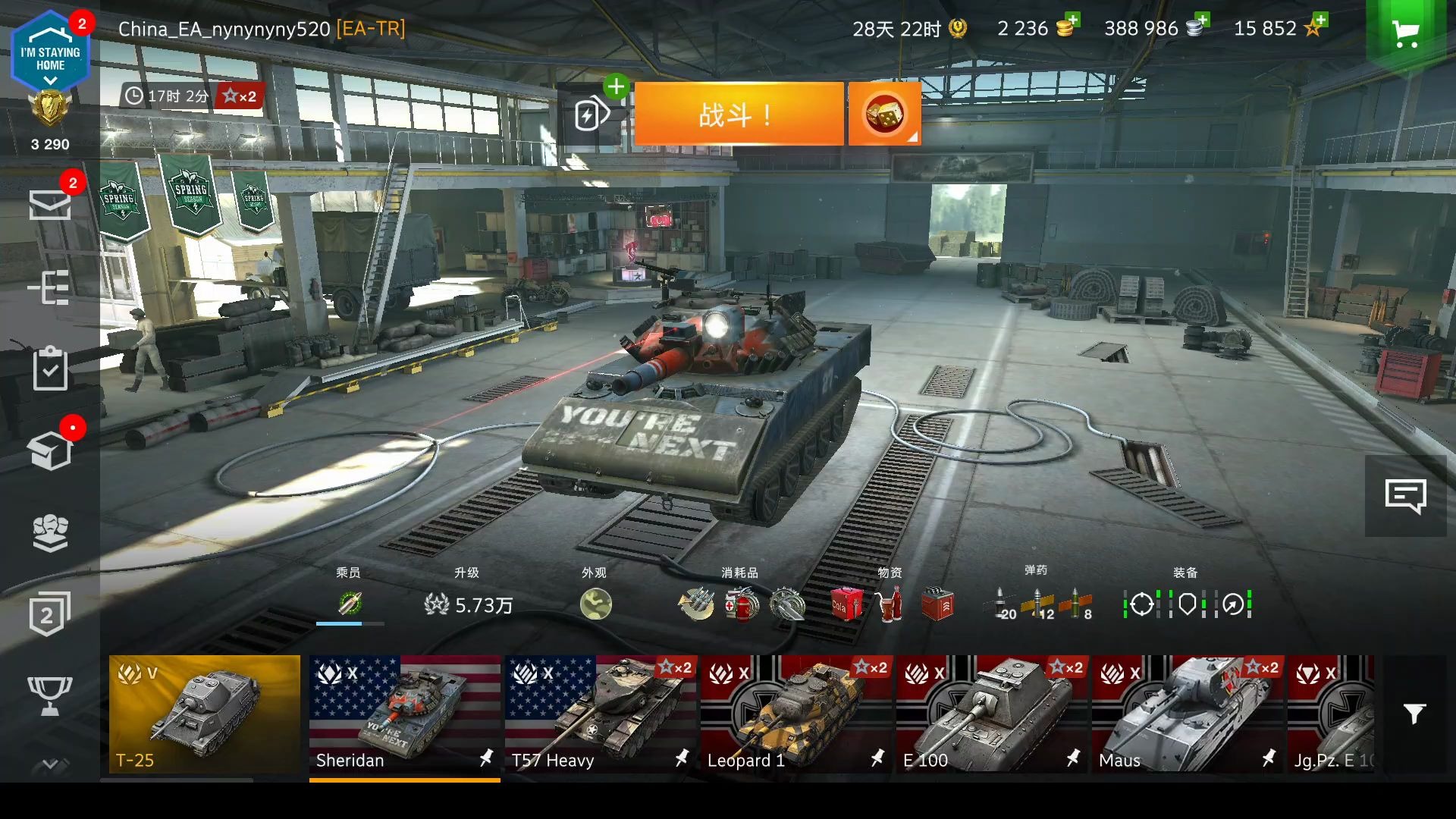Open the mail inbox
The width and height of the screenshot is (1456, 819).
(50, 204)
